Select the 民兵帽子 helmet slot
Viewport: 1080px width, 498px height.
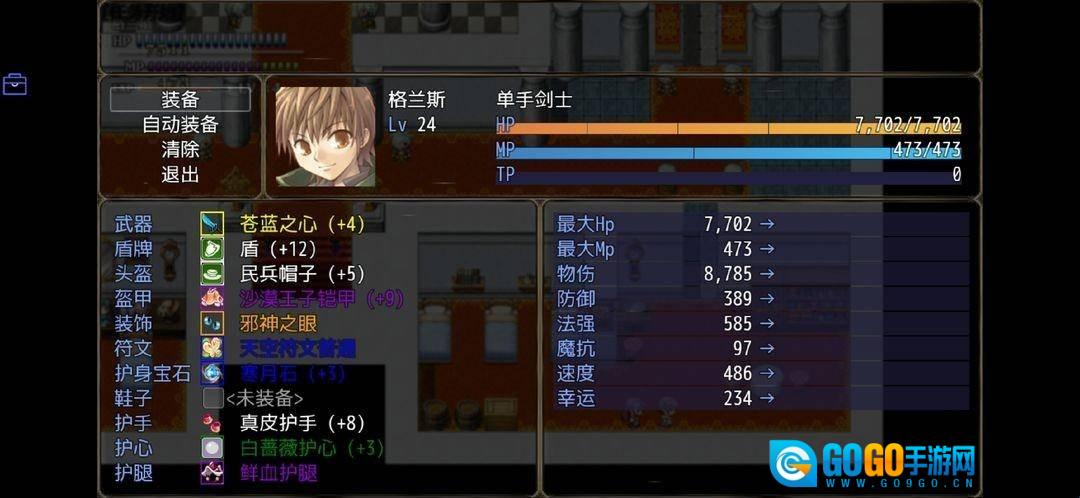(302, 274)
